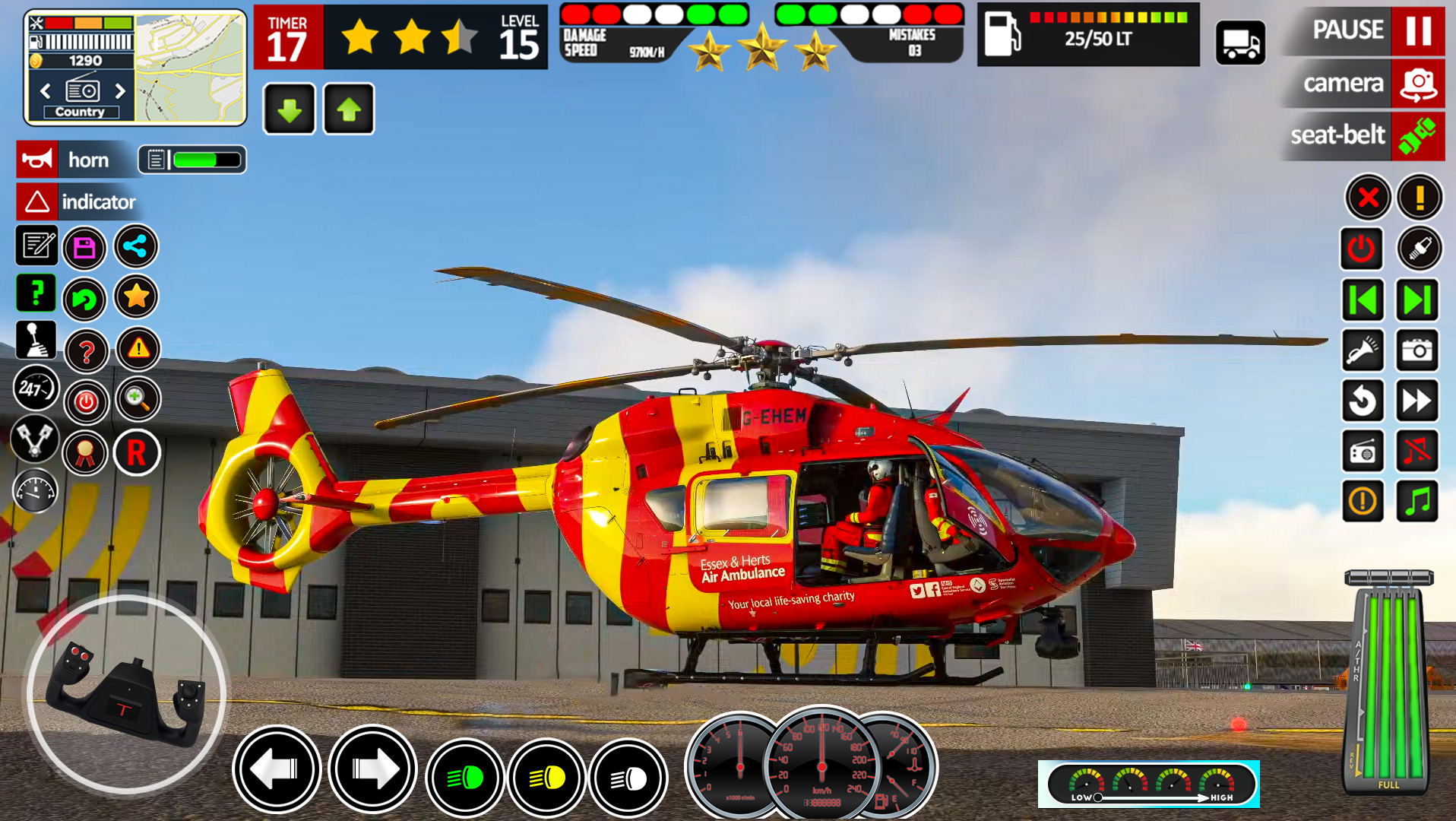Turn on the green headlight beam button

click(464, 778)
